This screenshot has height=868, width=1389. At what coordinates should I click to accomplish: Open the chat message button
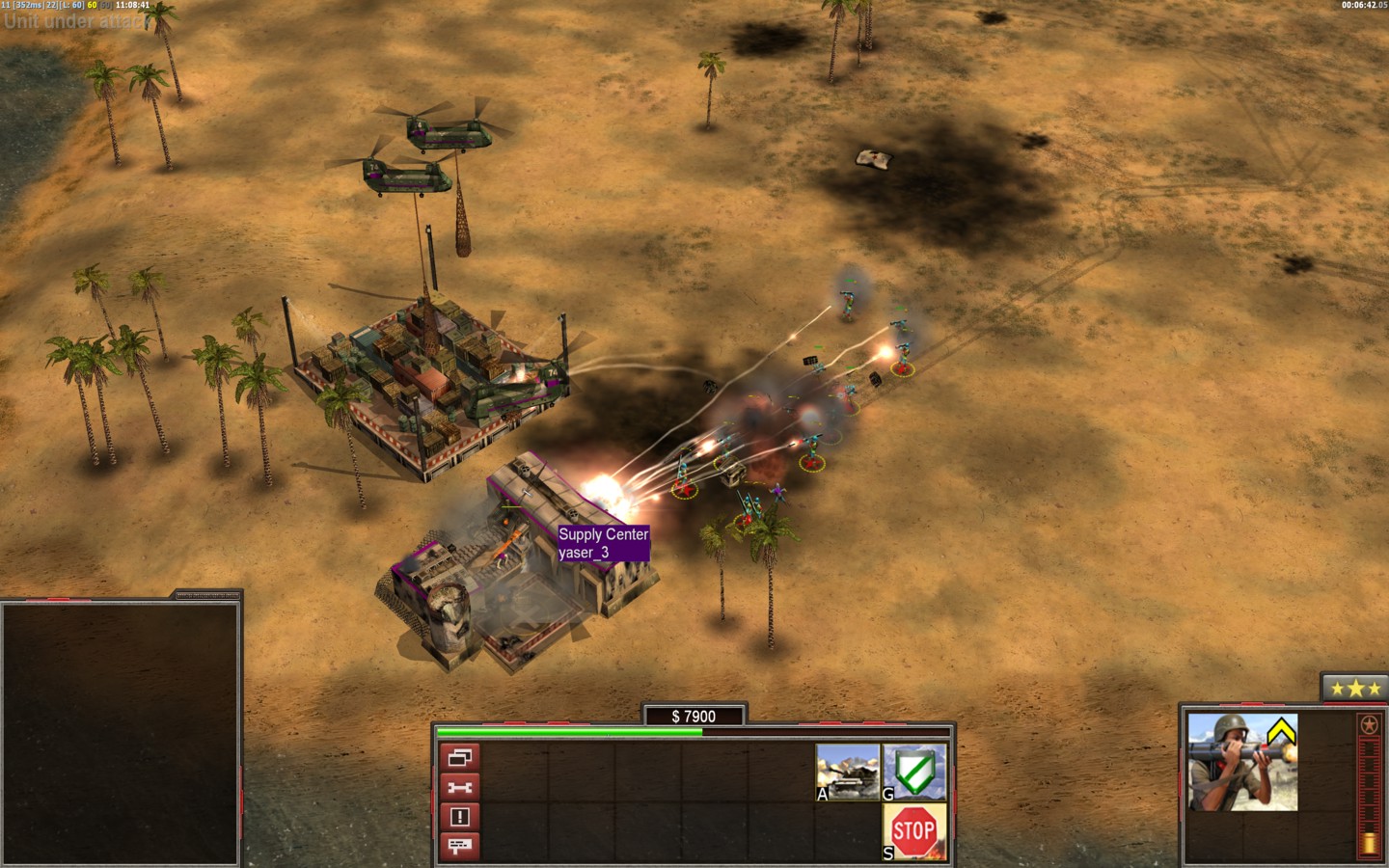(x=460, y=847)
